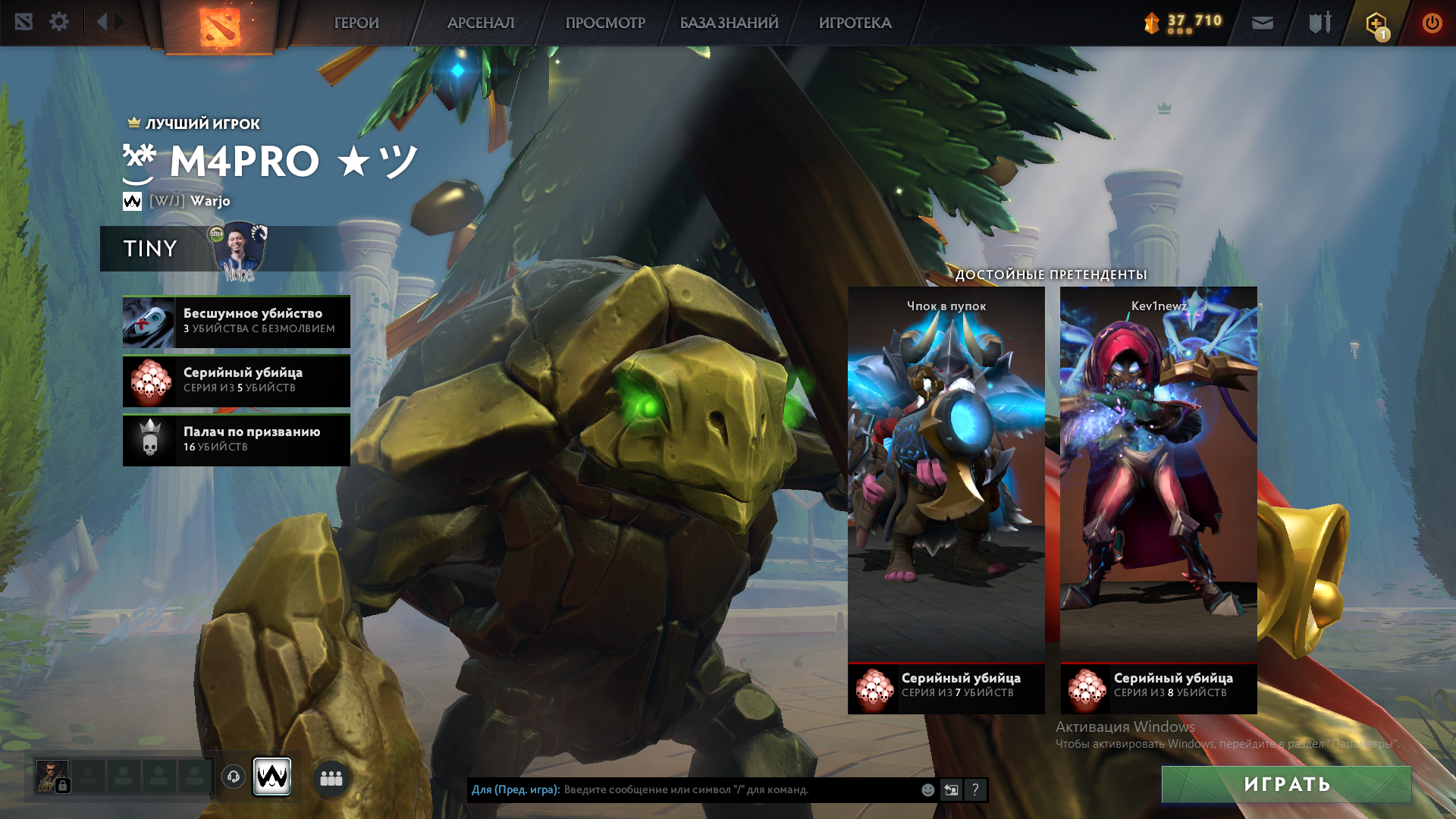Image resolution: width=1456 pixels, height=819 pixels.
Task: Return to the Dota 2 home logo
Action: point(220,26)
